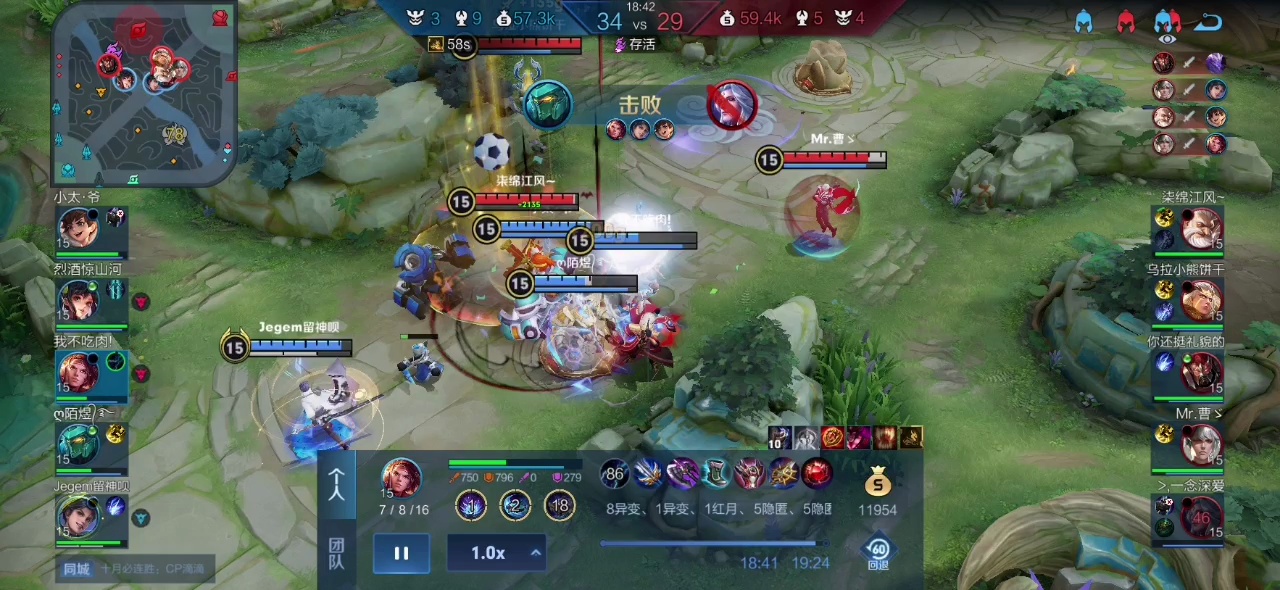
Task: Select blue player 烈酒惊山河 portrait
Action: (77, 301)
